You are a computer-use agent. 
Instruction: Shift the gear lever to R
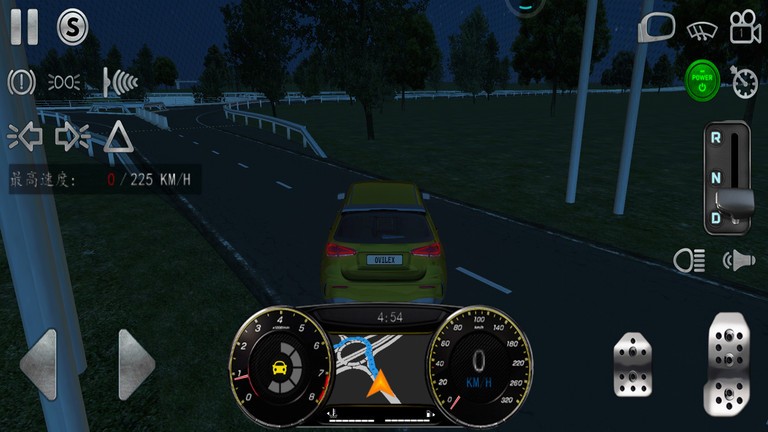click(717, 138)
